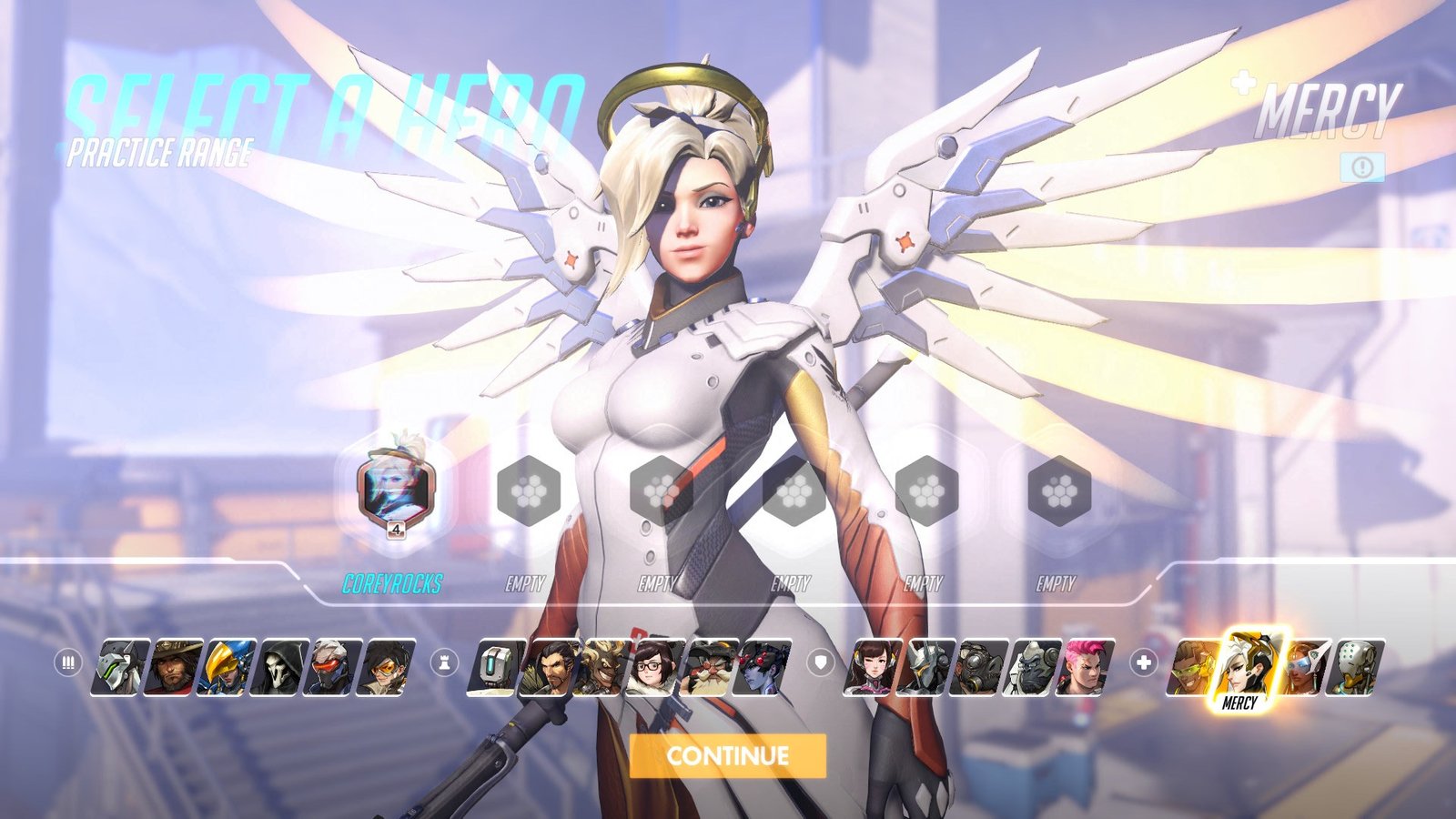Choose Hanzo from the roster

(550, 668)
